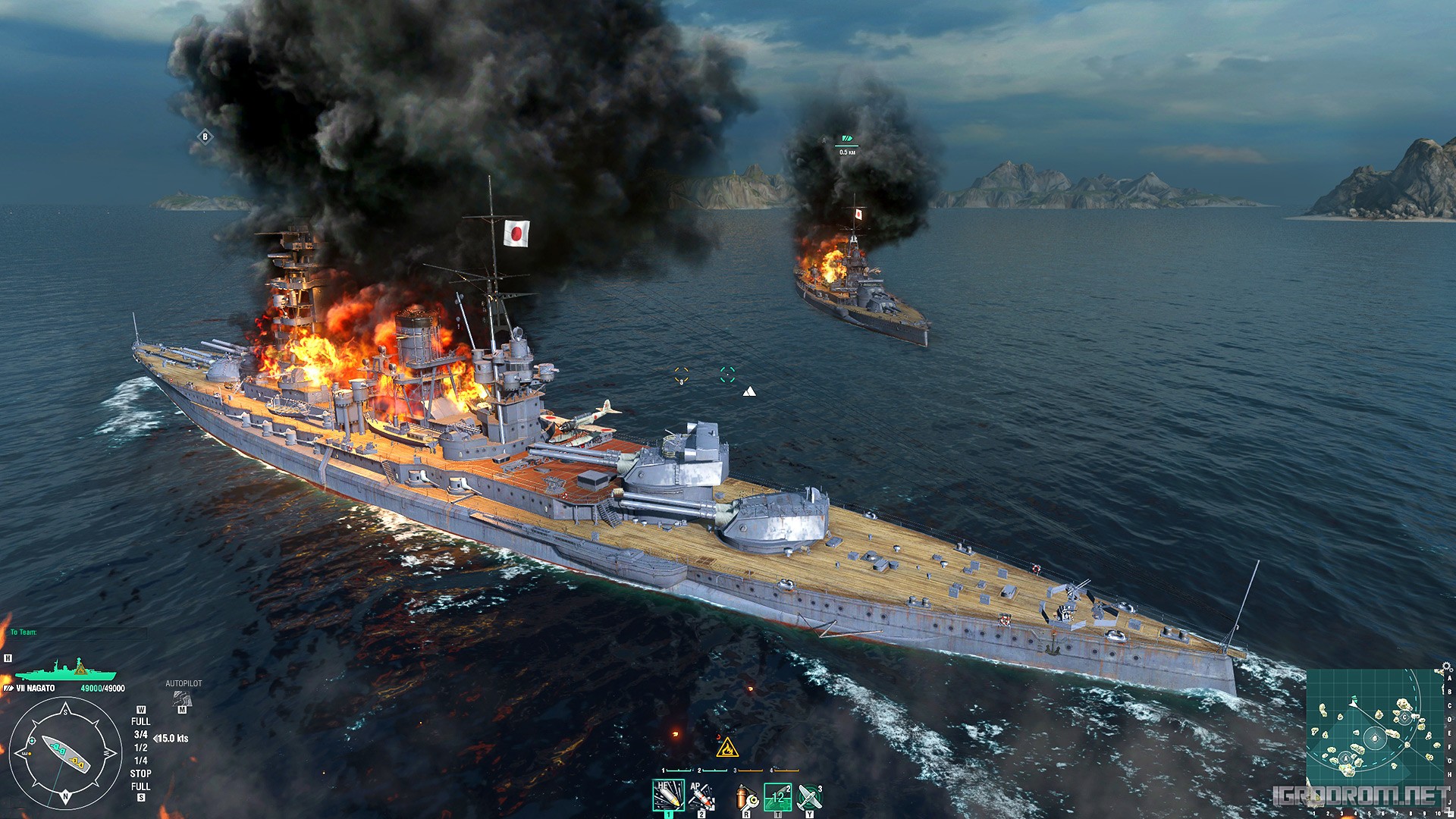The width and height of the screenshot is (1456, 819).
Task: Select the HE shell ammunition
Action: click(668, 795)
